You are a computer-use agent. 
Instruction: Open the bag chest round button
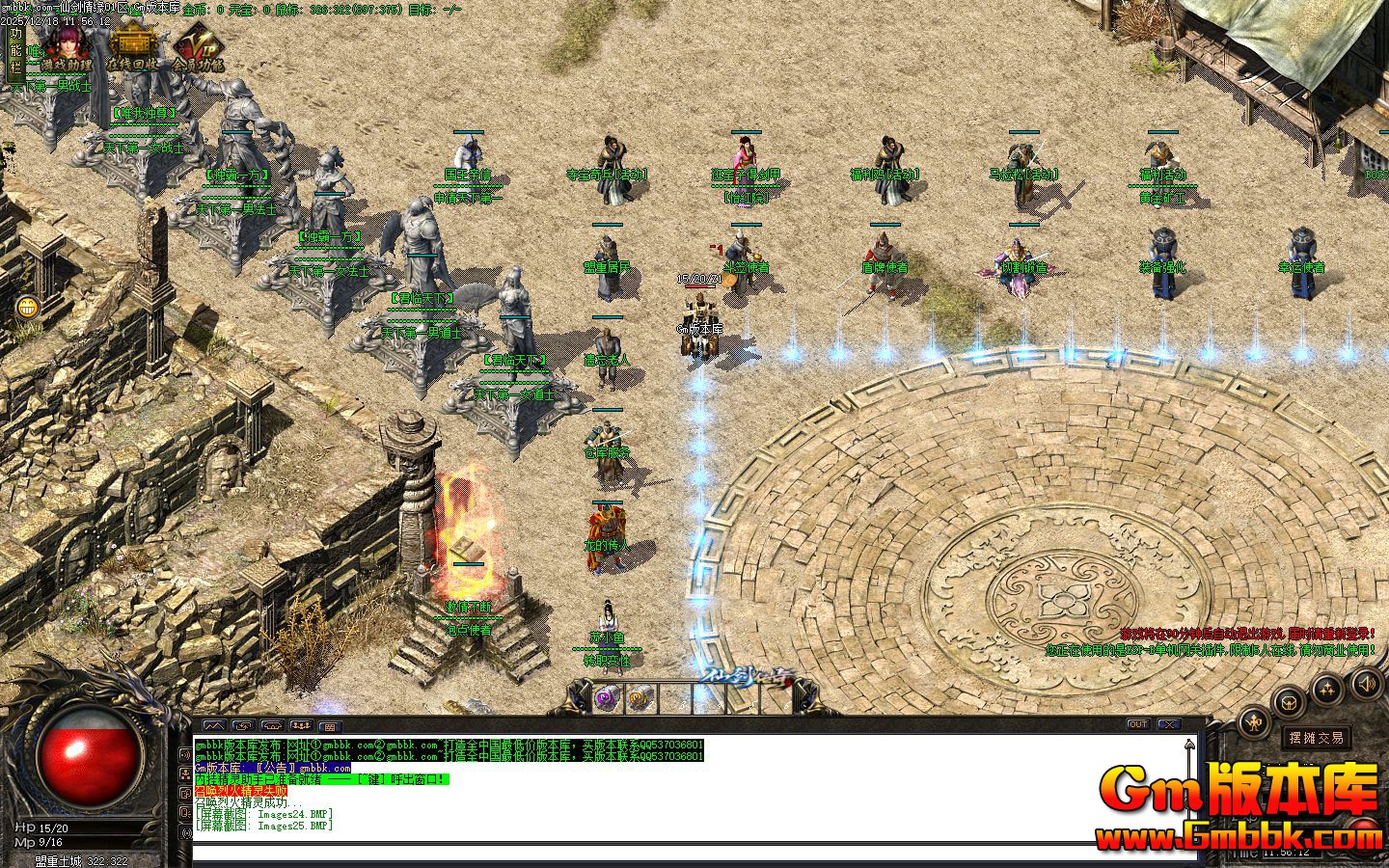tap(1291, 701)
